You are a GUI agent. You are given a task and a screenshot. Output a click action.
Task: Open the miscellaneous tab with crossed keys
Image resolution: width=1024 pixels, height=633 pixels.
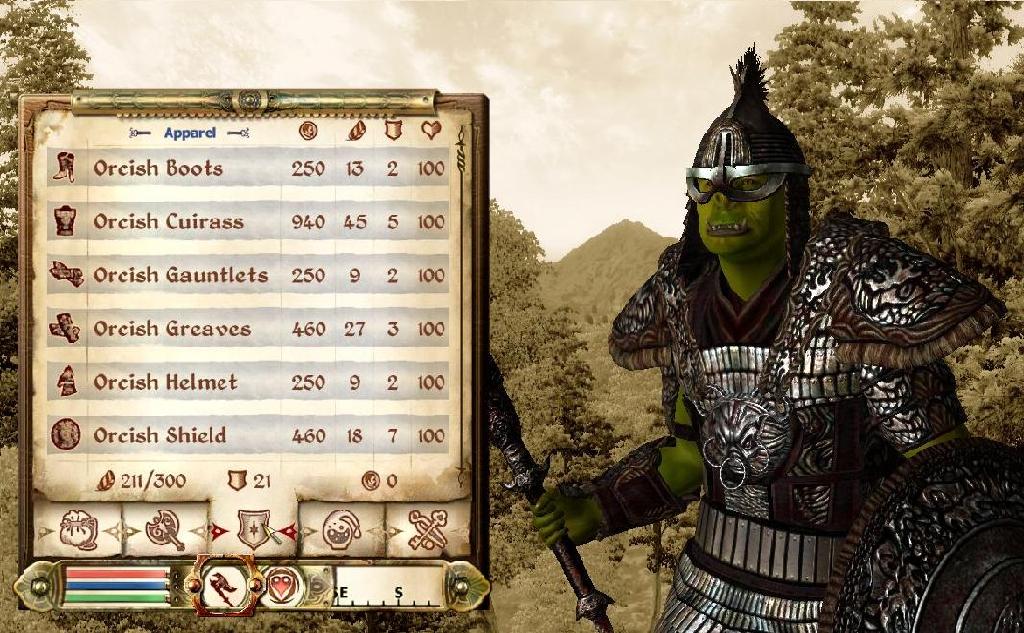pos(428,530)
